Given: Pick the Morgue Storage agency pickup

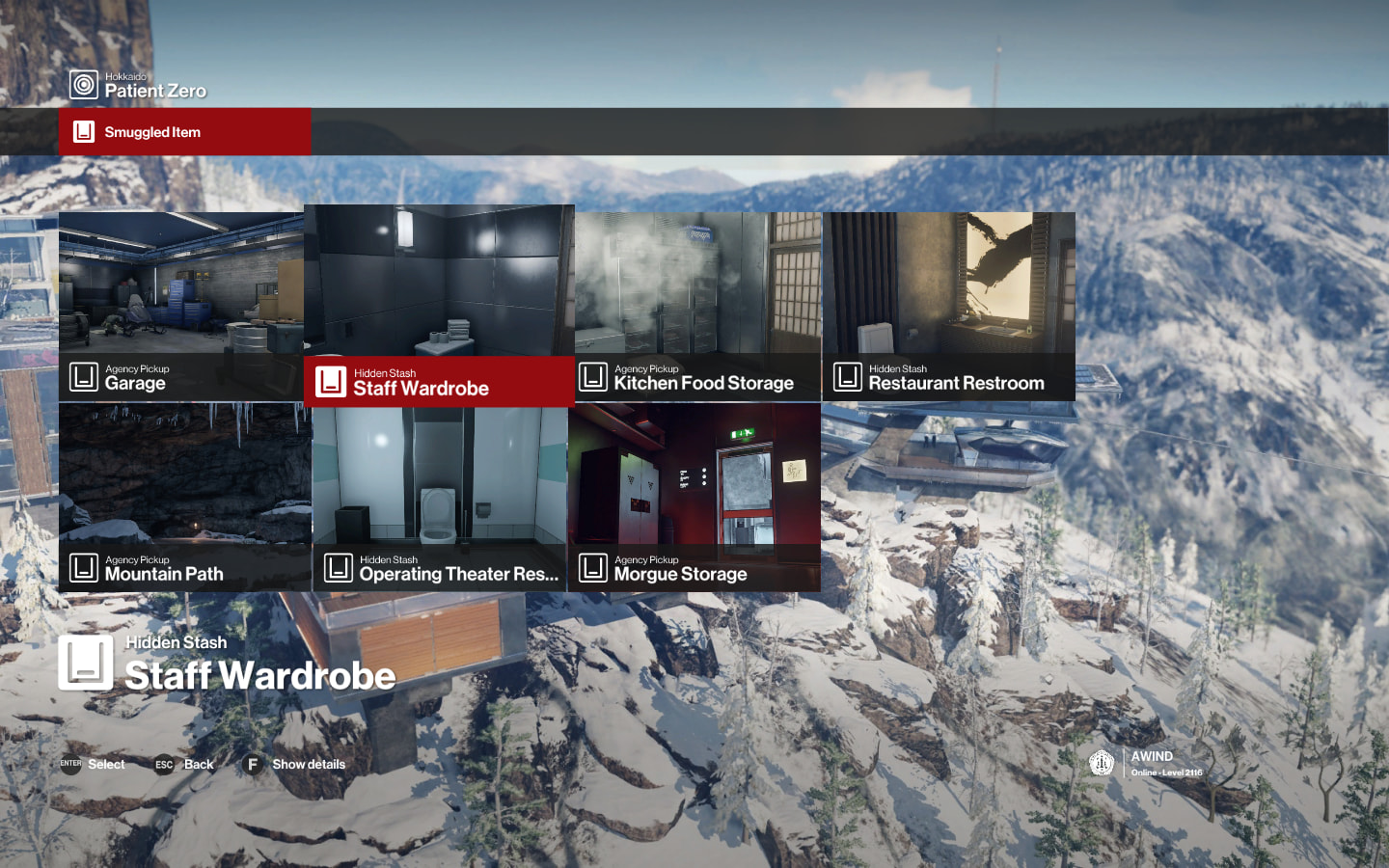Looking at the screenshot, I should pyautogui.click(x=694, y=497).
